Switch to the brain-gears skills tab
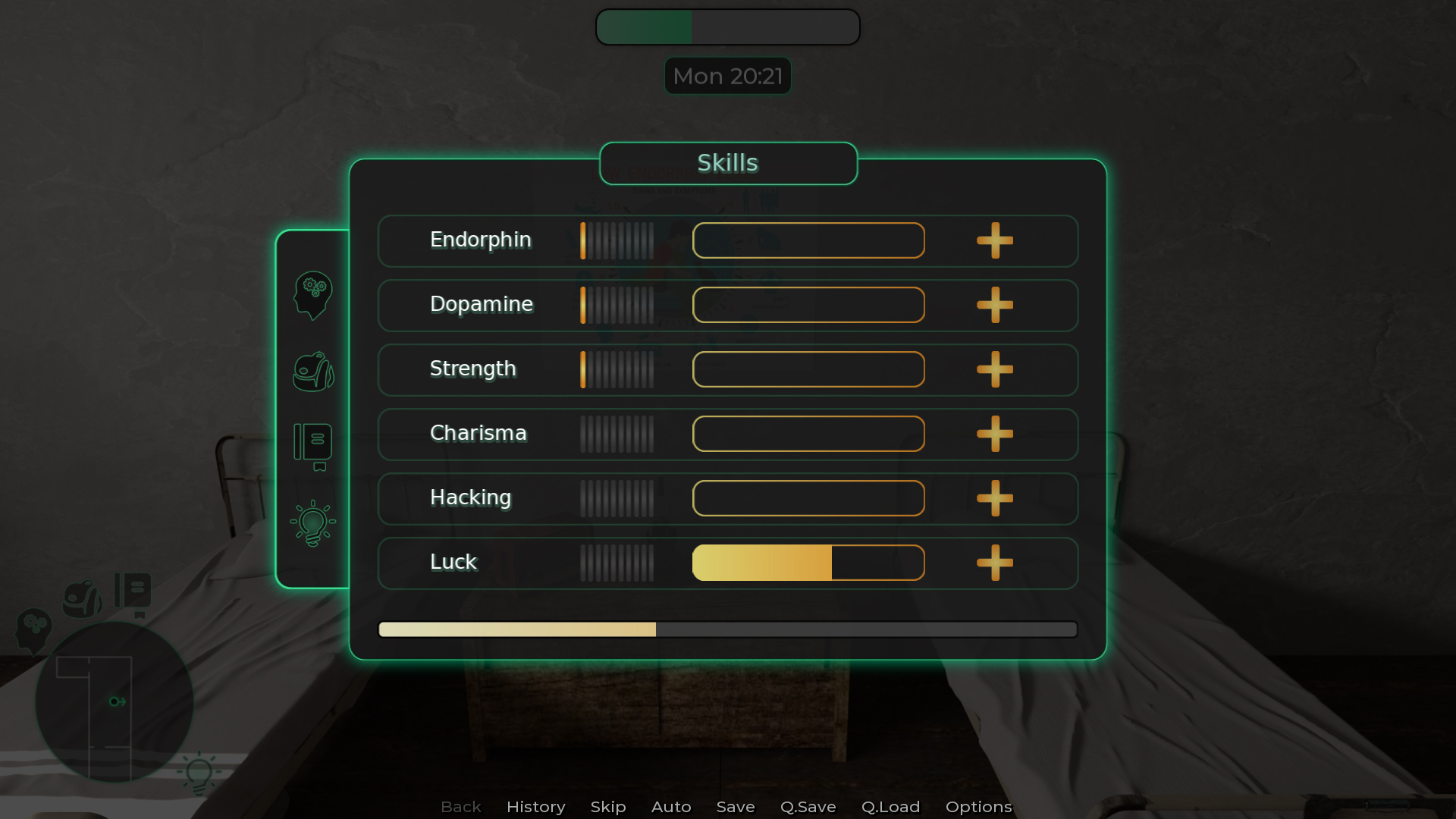 point(312,295)
